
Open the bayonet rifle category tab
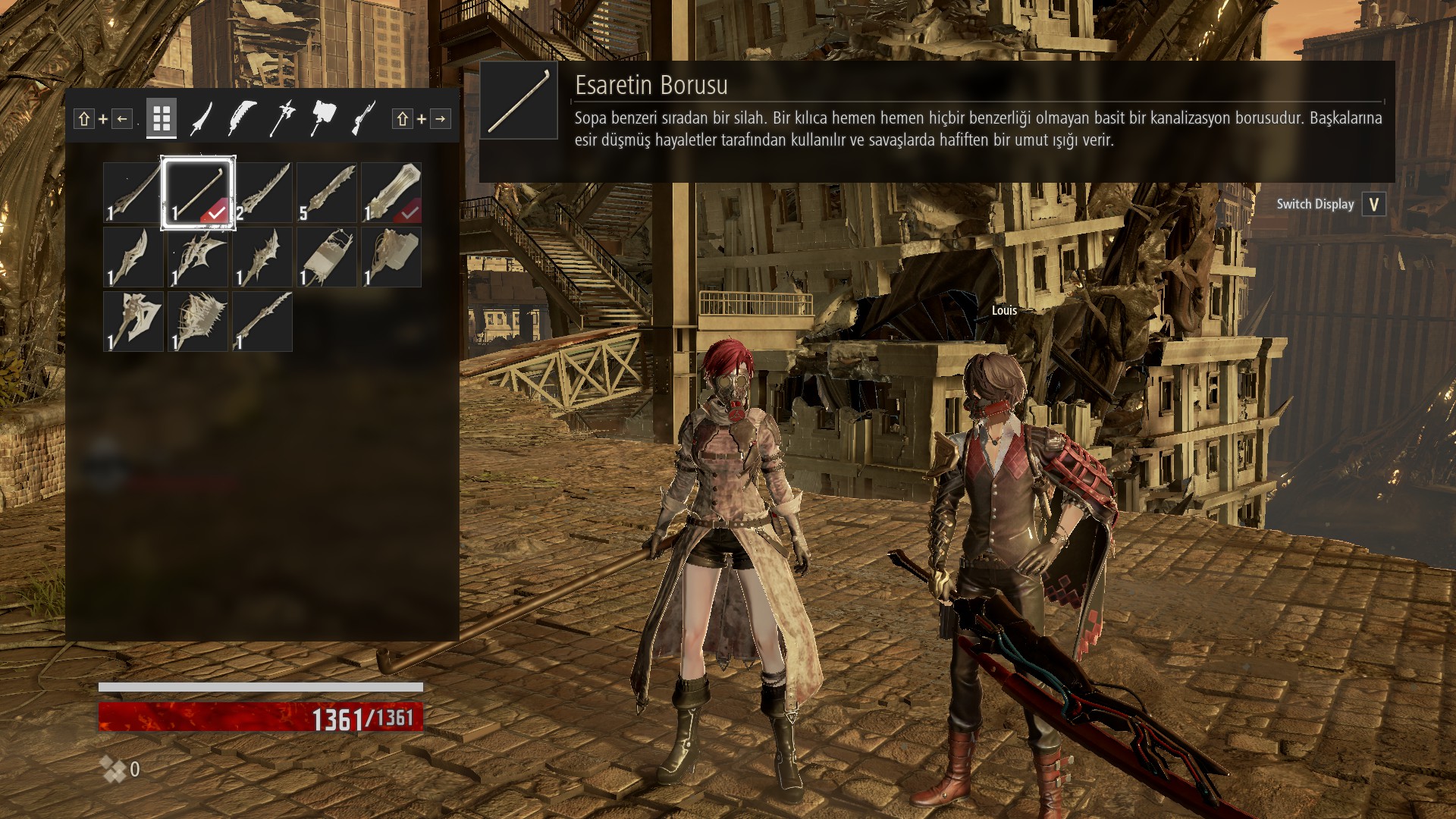coord(363,118)
